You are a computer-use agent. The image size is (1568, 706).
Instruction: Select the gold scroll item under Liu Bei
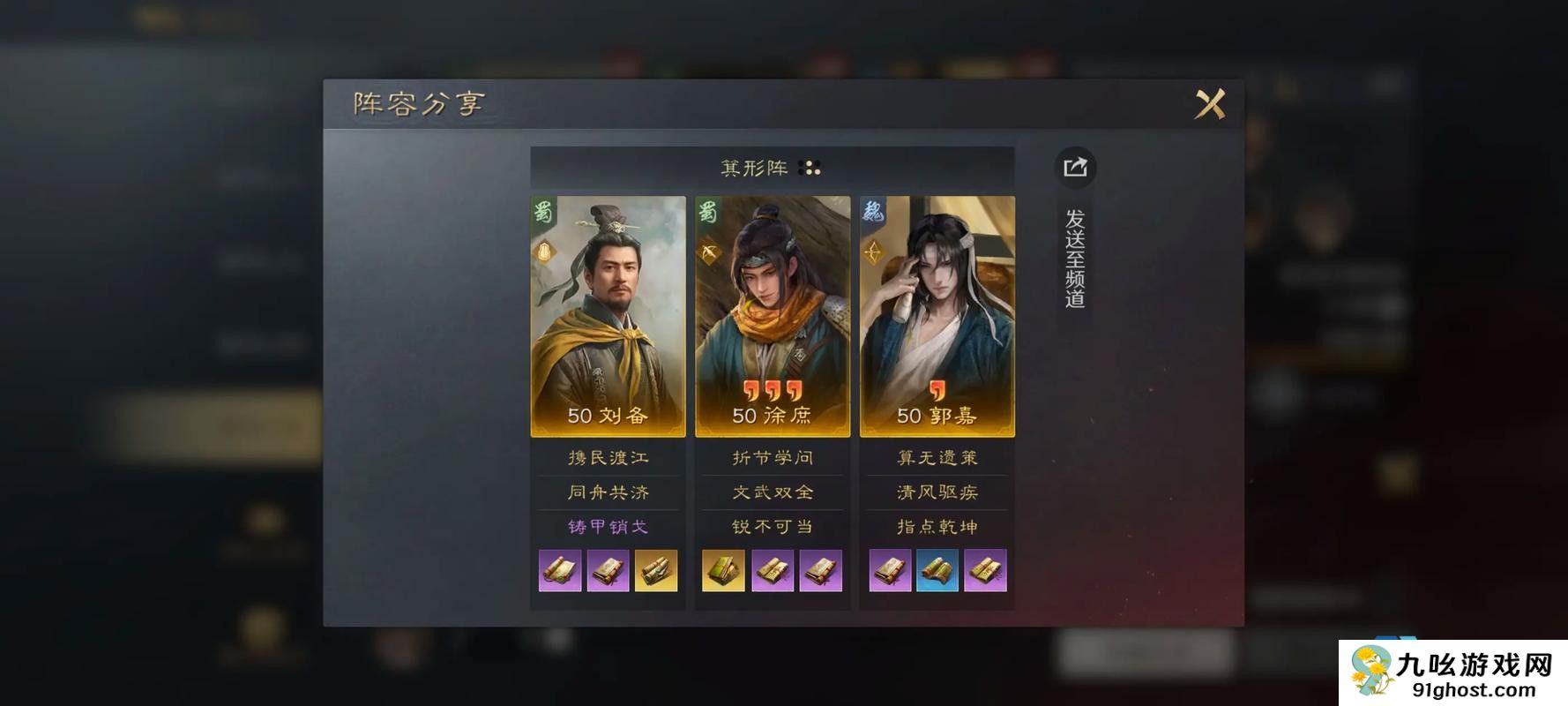tap(655, 571)
